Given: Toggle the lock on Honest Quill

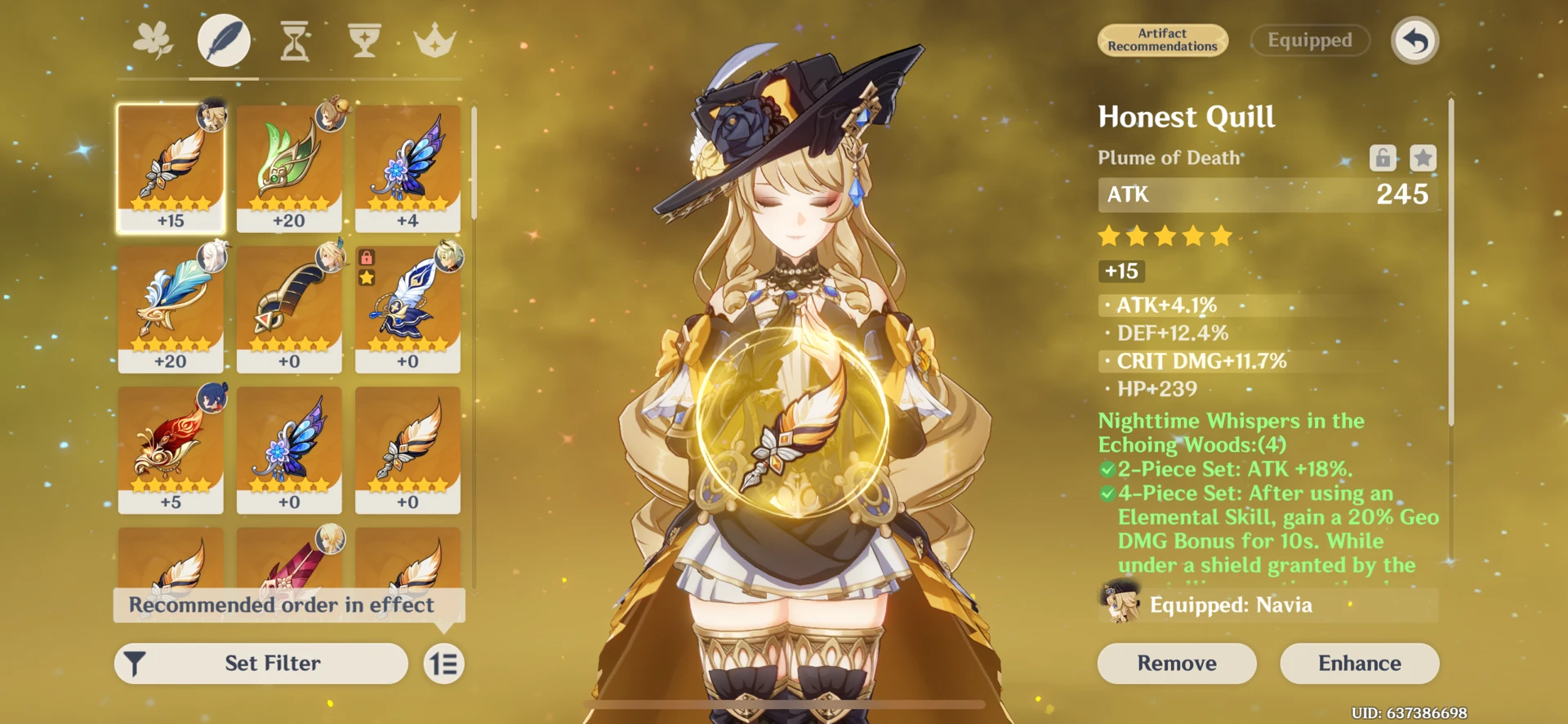Looking at the screenshot, I should (1383, 157).
